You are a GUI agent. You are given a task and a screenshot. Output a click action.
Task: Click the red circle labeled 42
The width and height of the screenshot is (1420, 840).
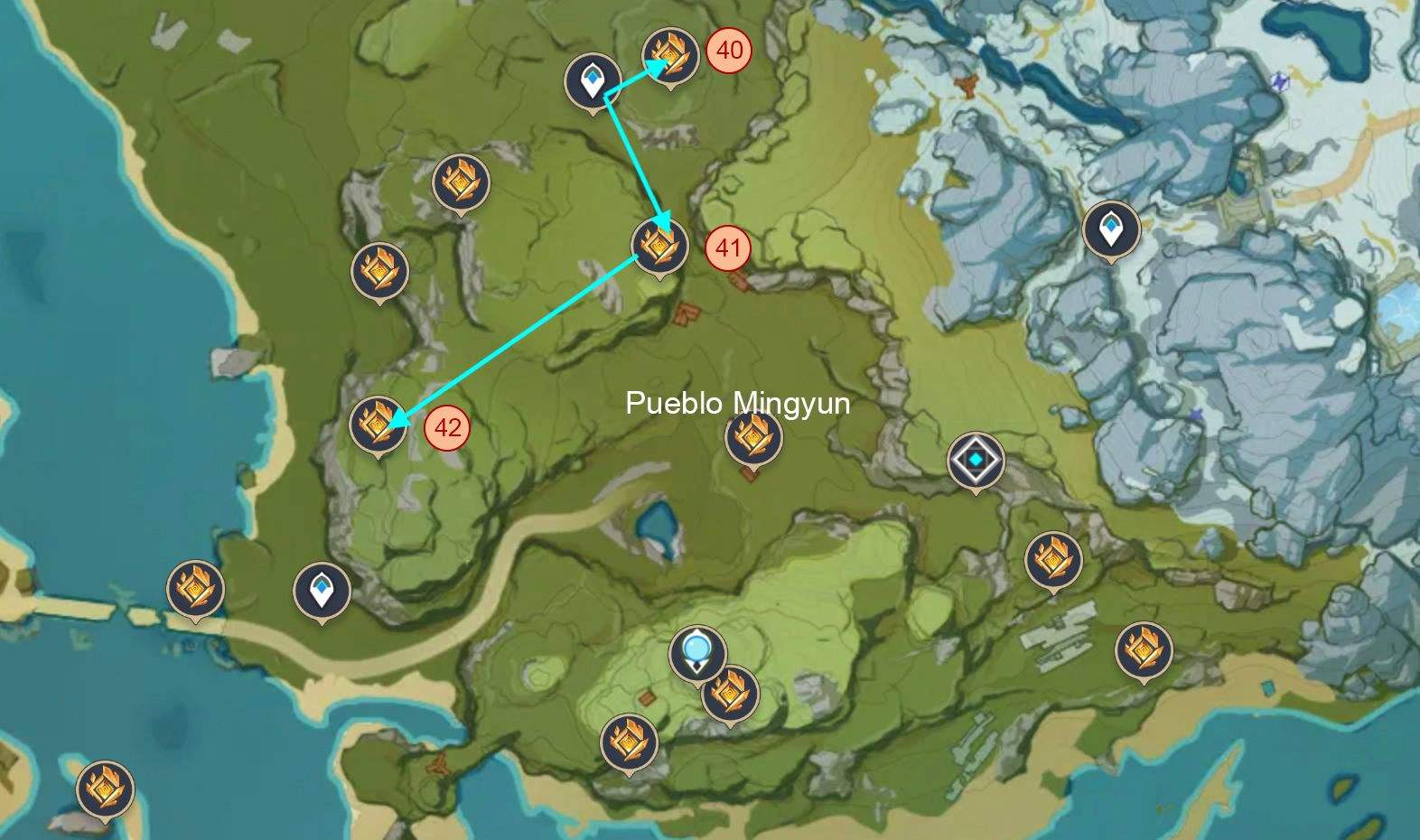pyautogui.click(x=445, y=426)
